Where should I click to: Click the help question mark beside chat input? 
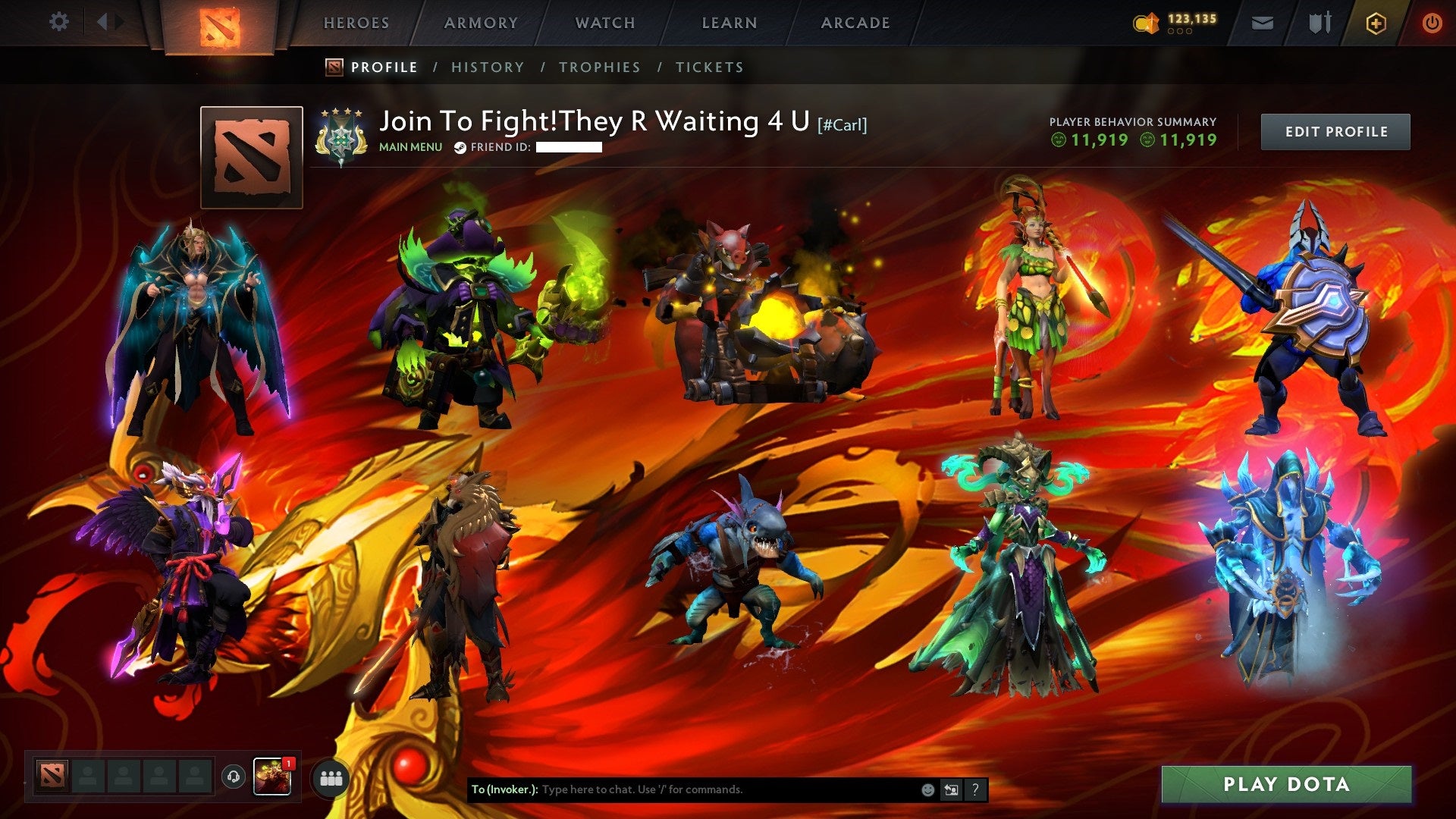coord(974,789)
